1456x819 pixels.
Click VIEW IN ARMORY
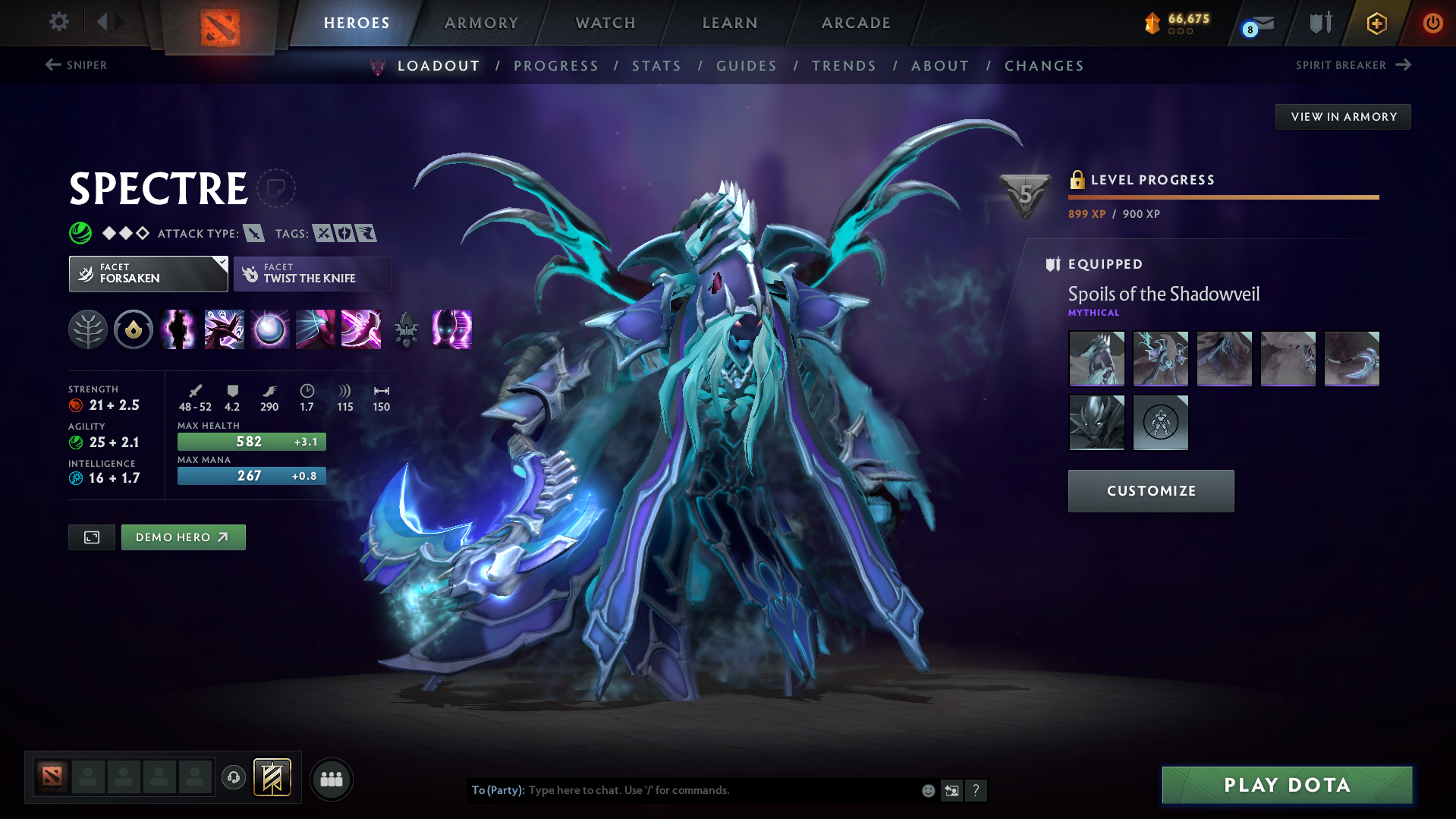pyautogui.click(x=1342, y=116)
